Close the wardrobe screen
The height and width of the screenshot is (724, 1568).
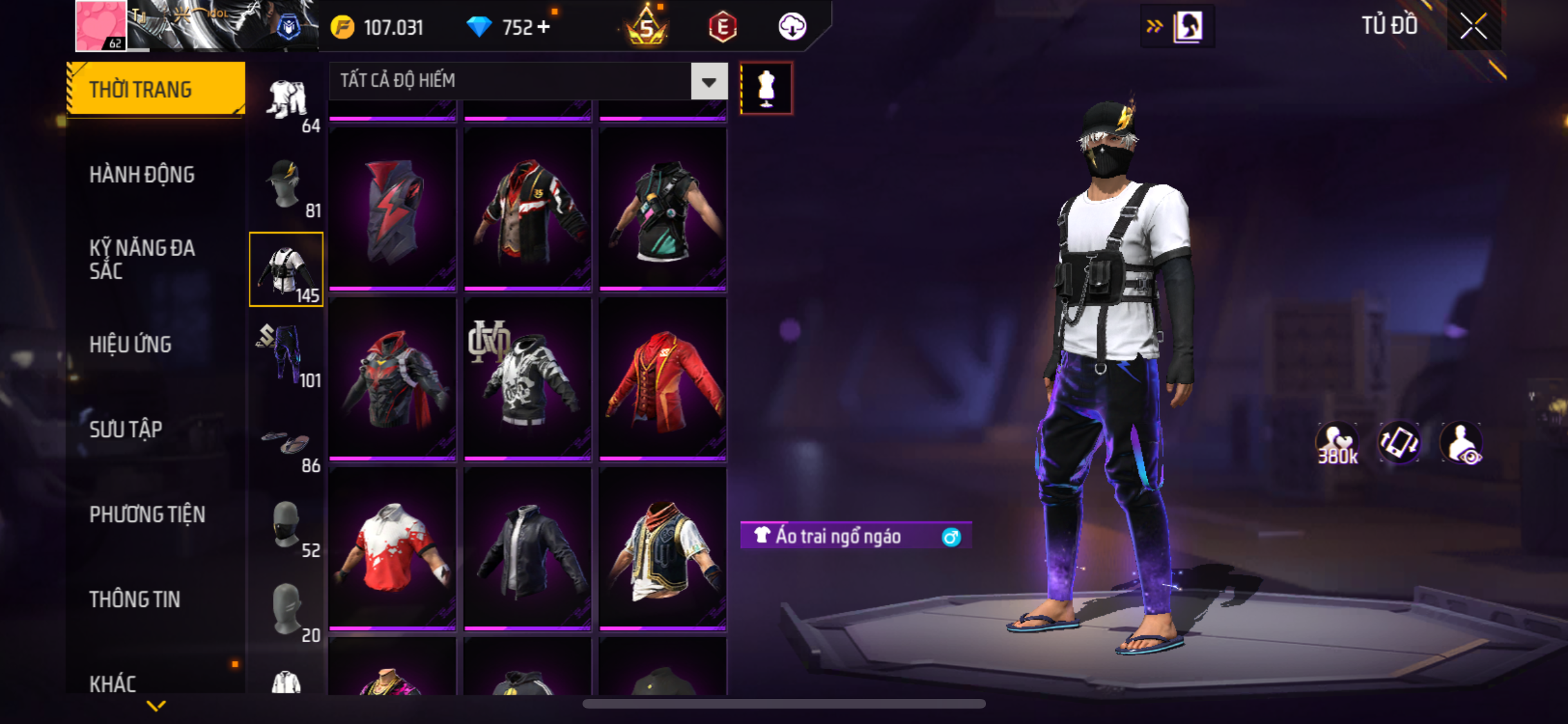[x=1473, y=27]
